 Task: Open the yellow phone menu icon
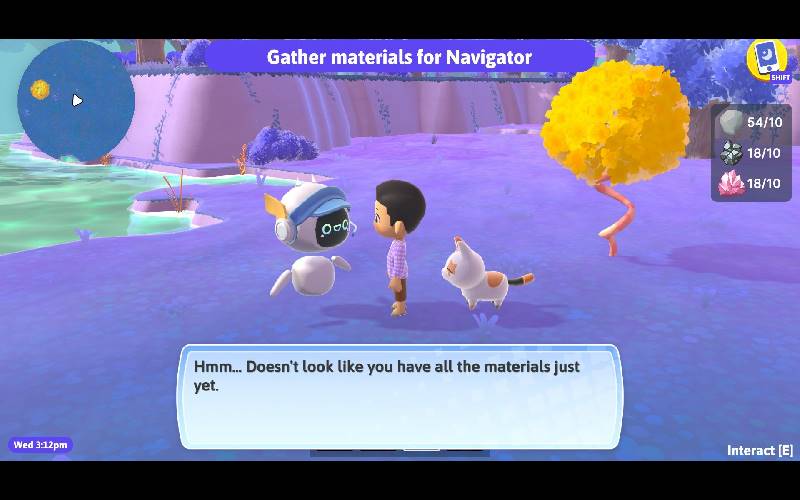(766, 58)
